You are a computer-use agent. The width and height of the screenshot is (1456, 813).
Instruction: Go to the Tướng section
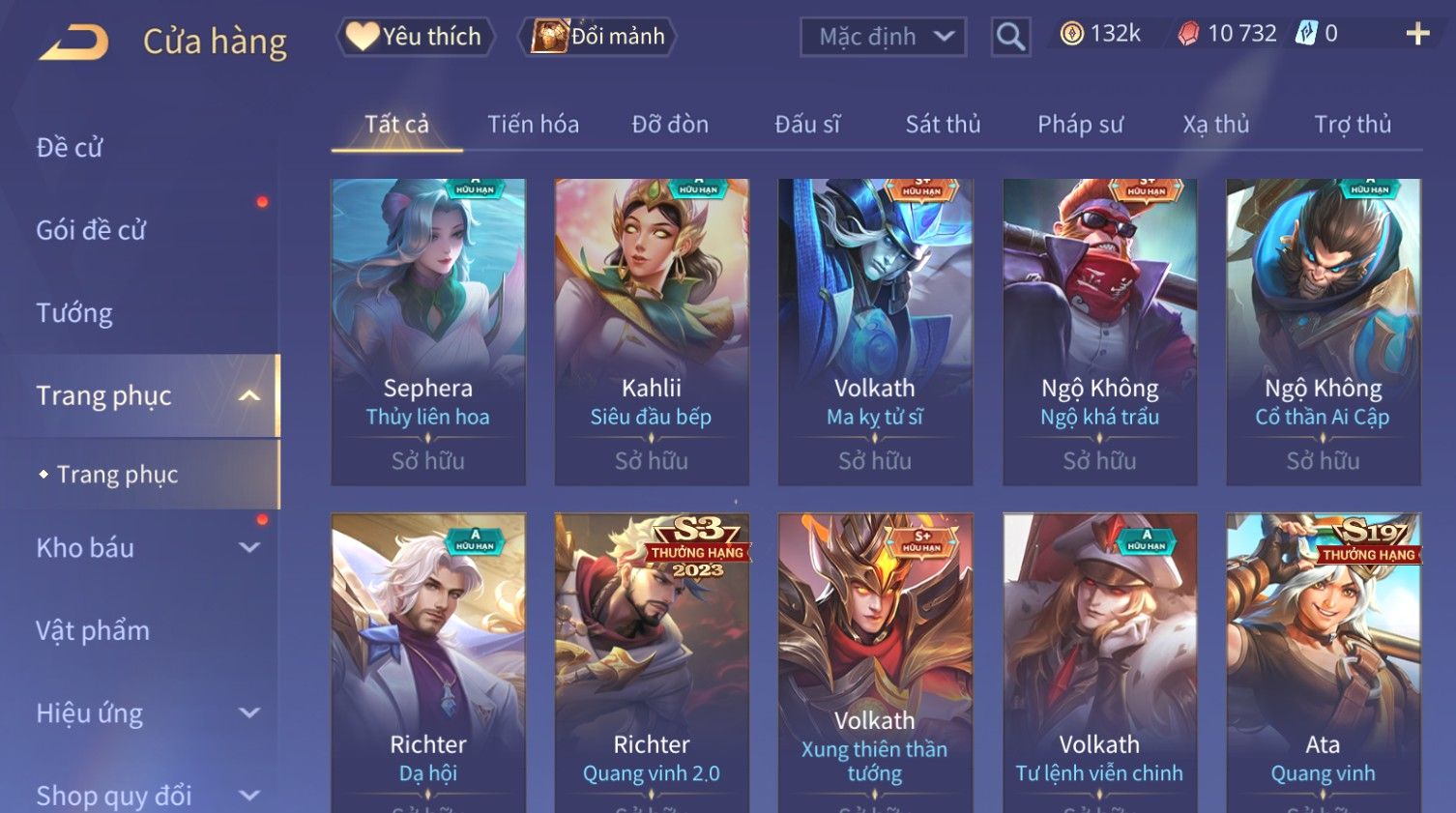(x=74, y=313)
